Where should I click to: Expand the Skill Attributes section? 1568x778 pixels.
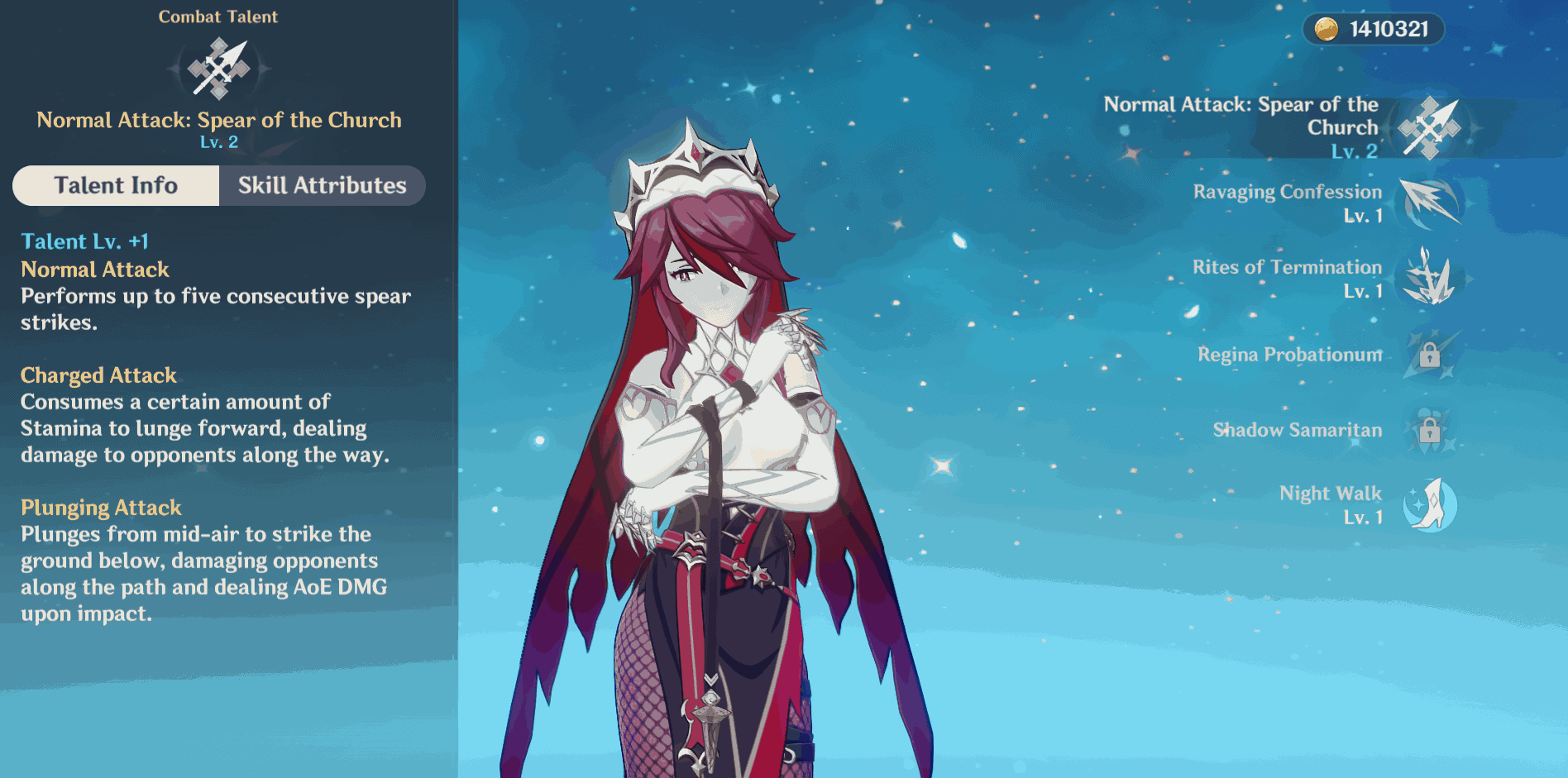tap(322, 185)
